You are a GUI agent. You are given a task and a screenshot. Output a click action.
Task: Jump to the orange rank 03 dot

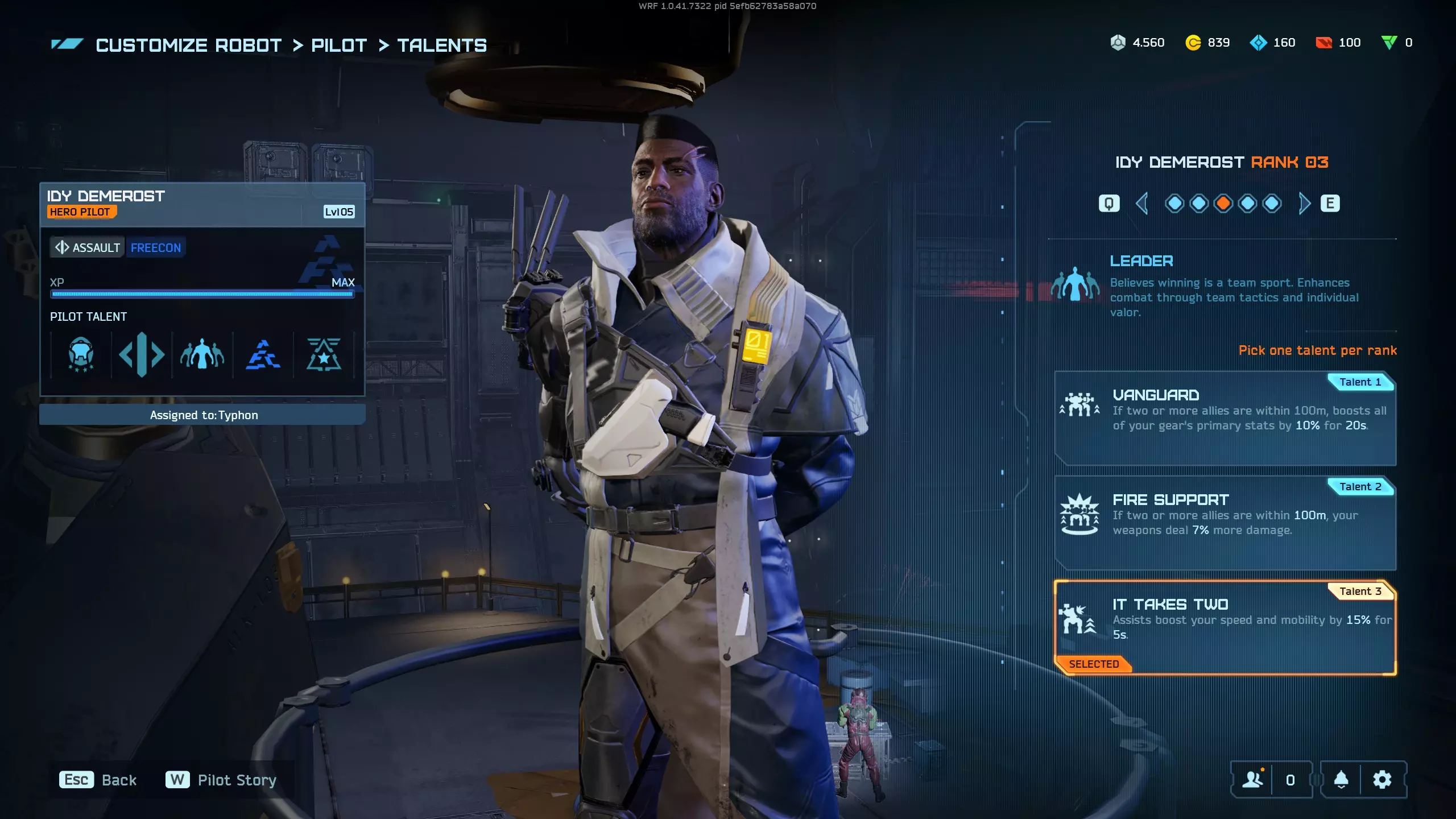(x=1223, y=203)
